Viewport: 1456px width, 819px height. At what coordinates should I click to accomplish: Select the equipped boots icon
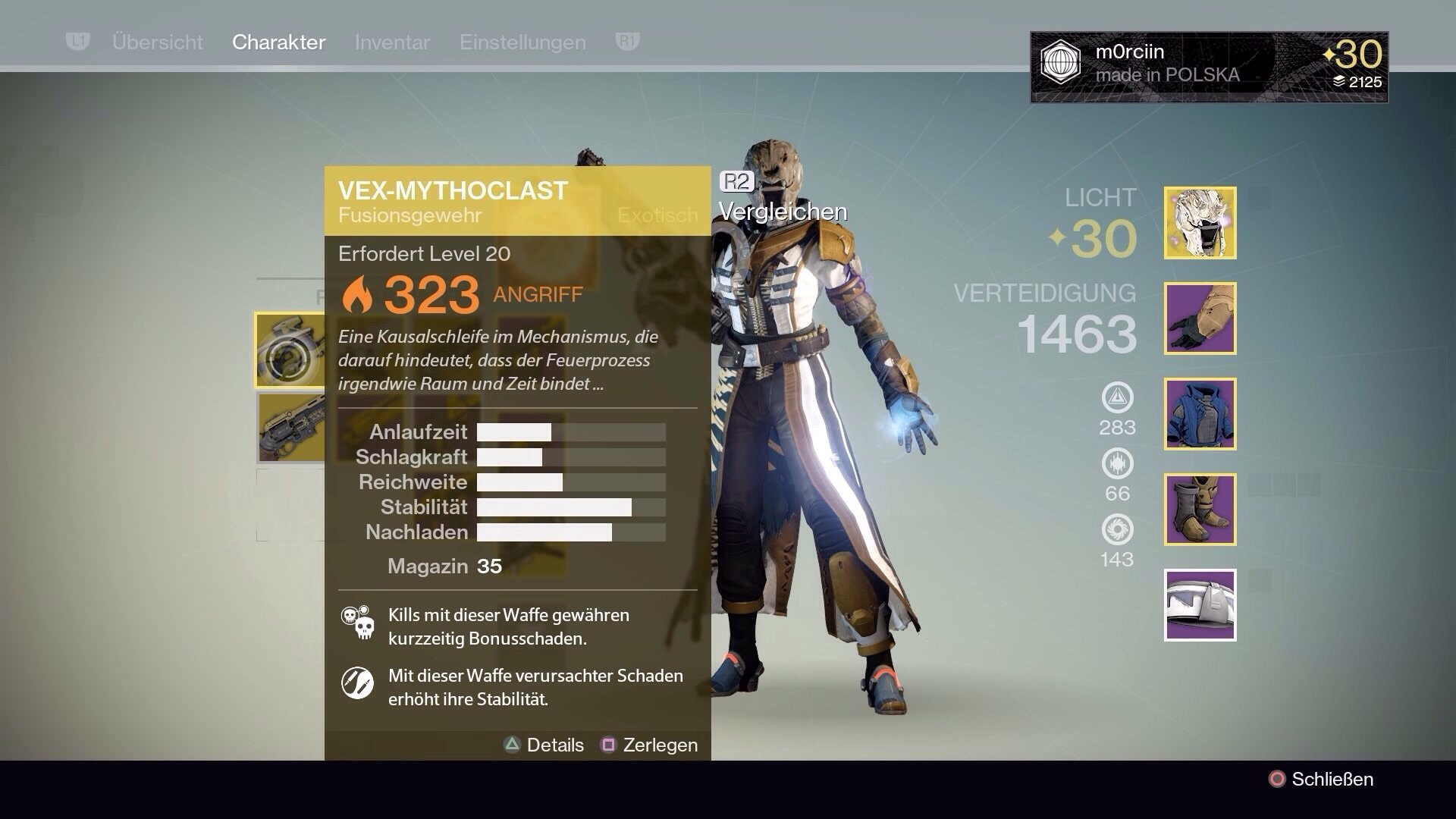pos(1199,508)
